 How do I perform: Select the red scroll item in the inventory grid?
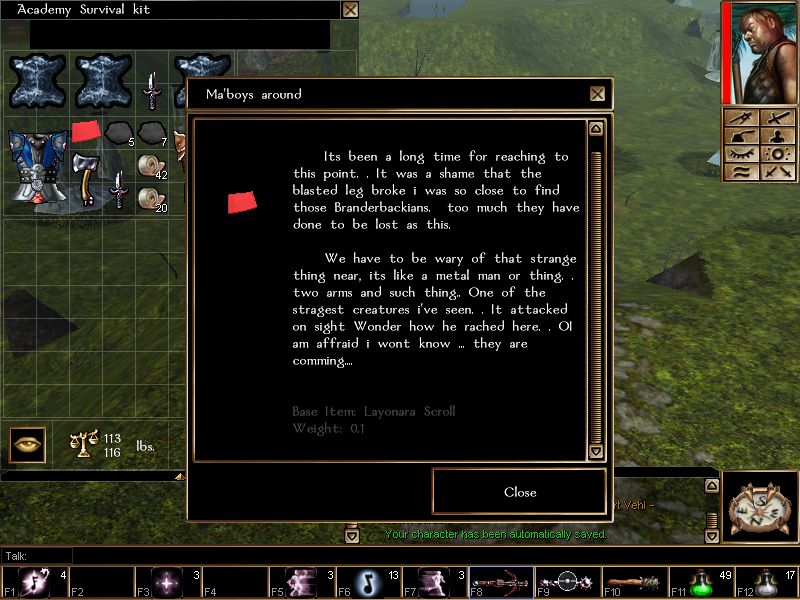pyautogui.click(x=86, y=131)
